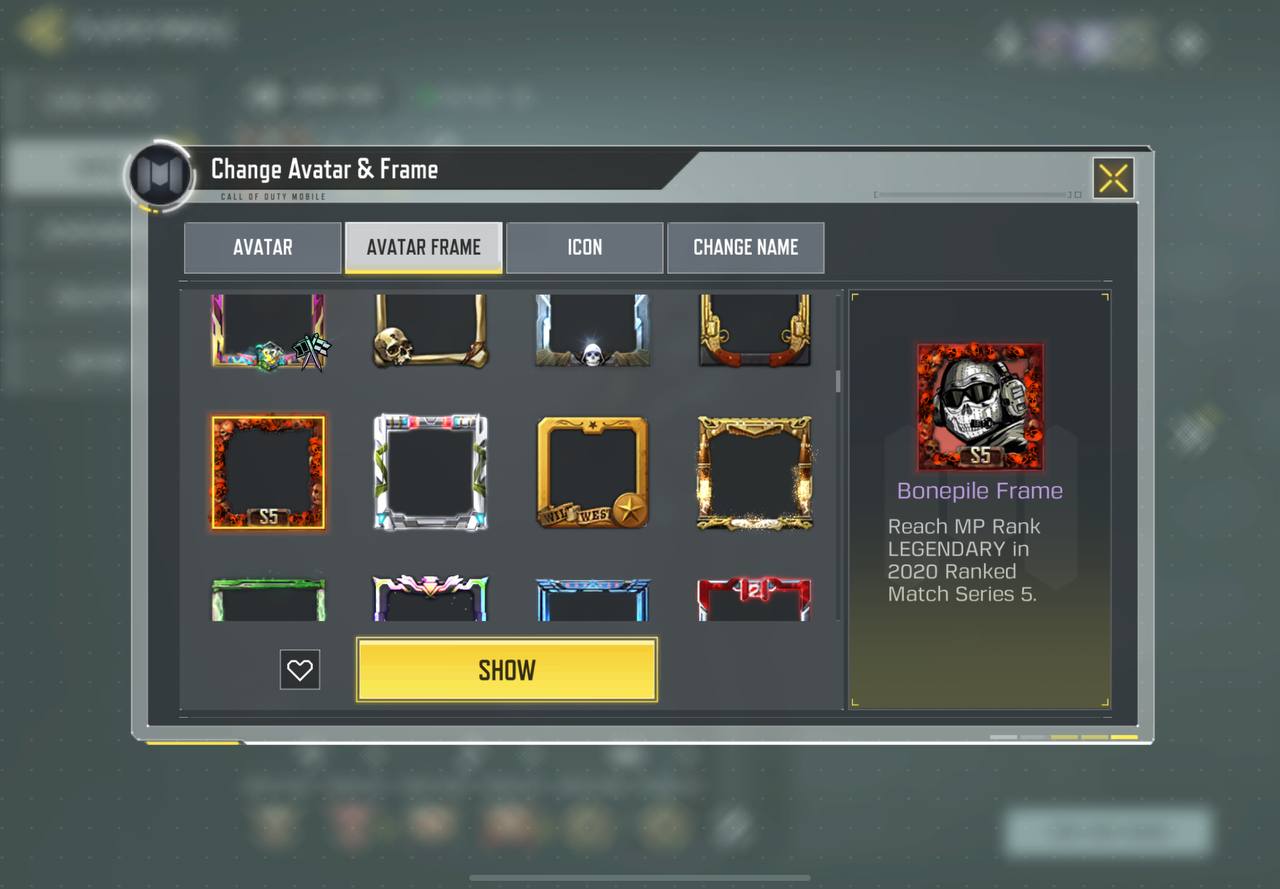Image resolution: width=1280 pixels, height=889 pixels.
Task: Choose the Wild West gold star frame
Action: 592,472
